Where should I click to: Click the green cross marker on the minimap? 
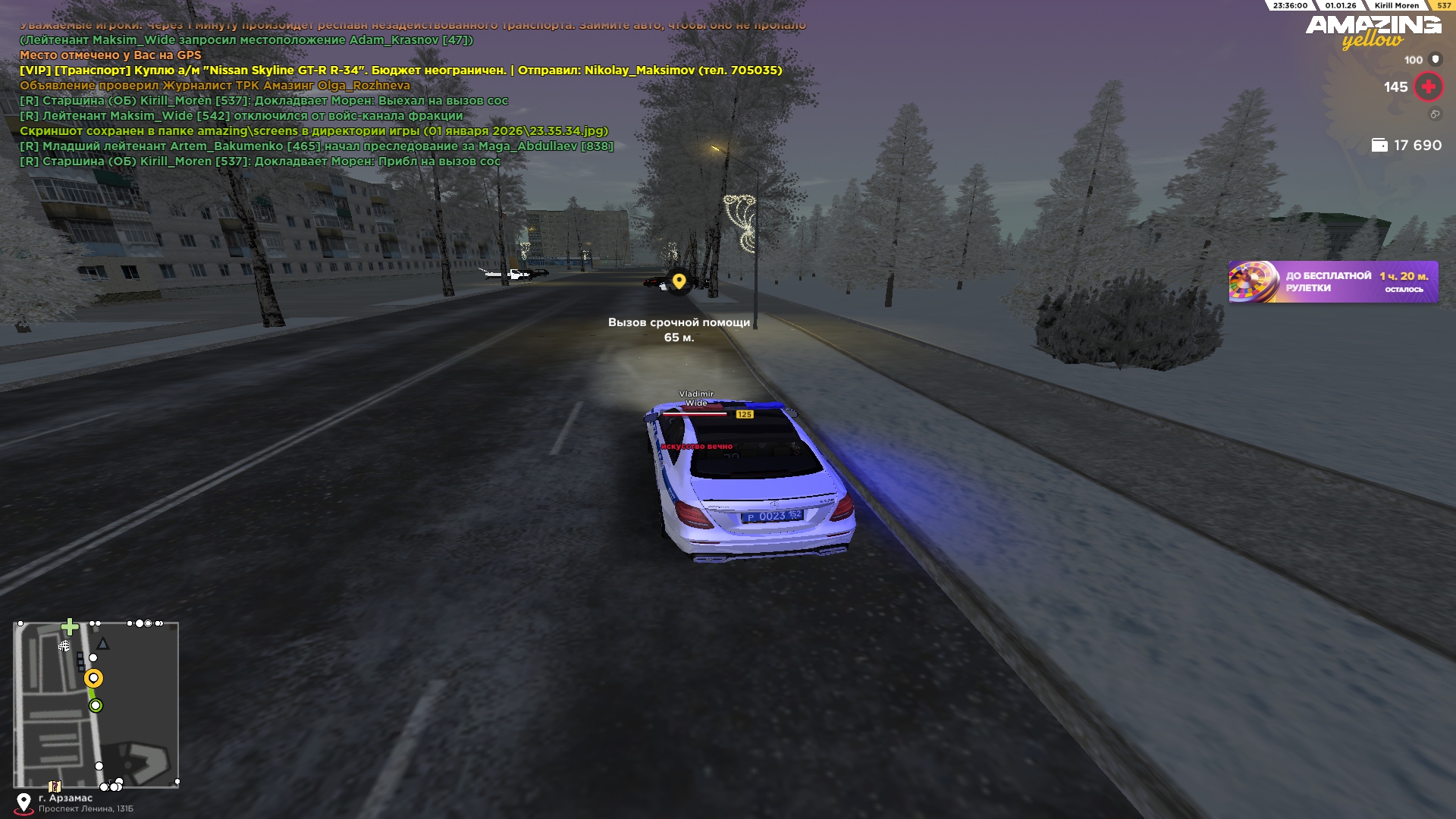70,626
